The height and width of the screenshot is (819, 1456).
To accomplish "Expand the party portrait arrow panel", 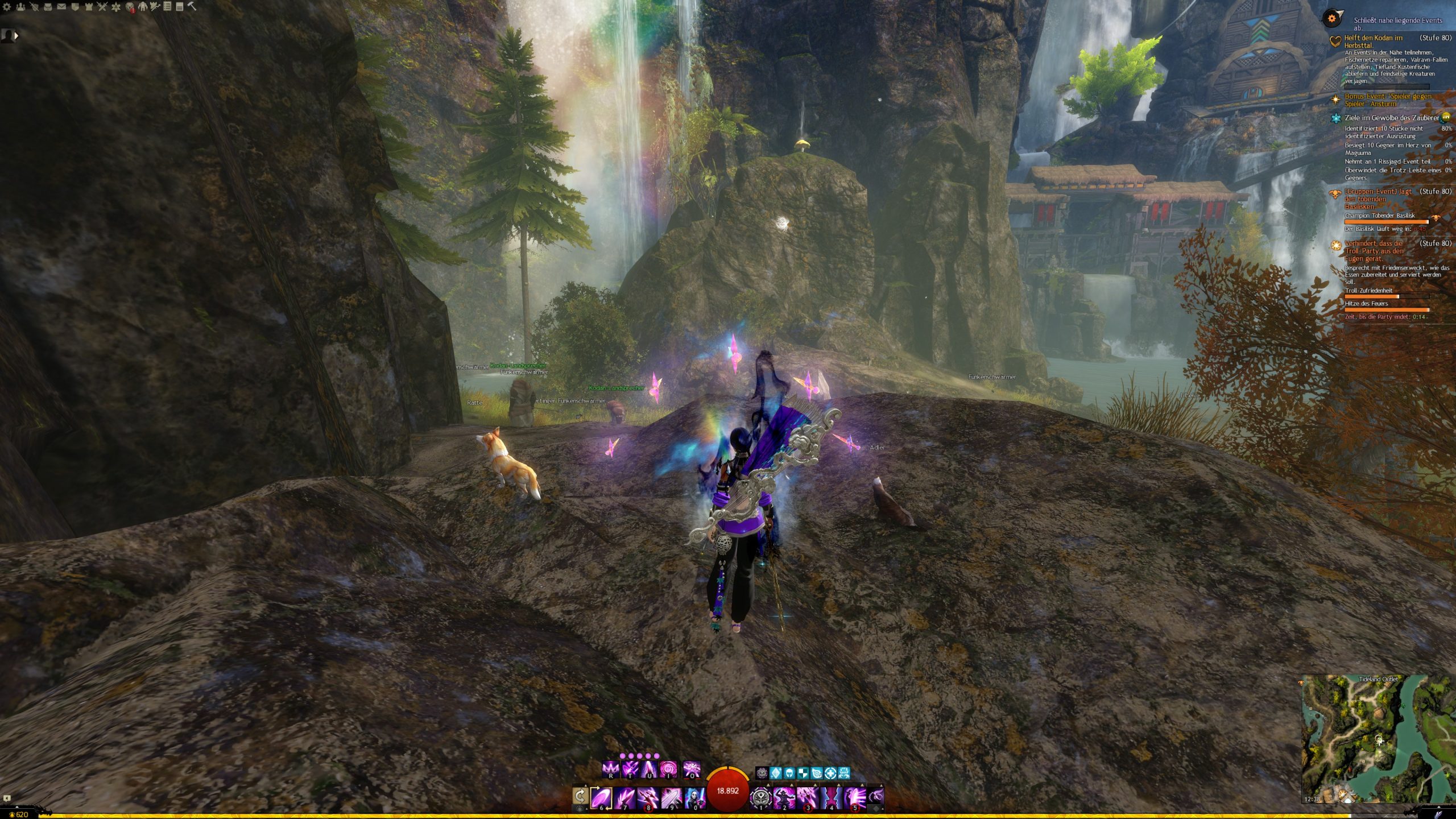I will point(16,35).
